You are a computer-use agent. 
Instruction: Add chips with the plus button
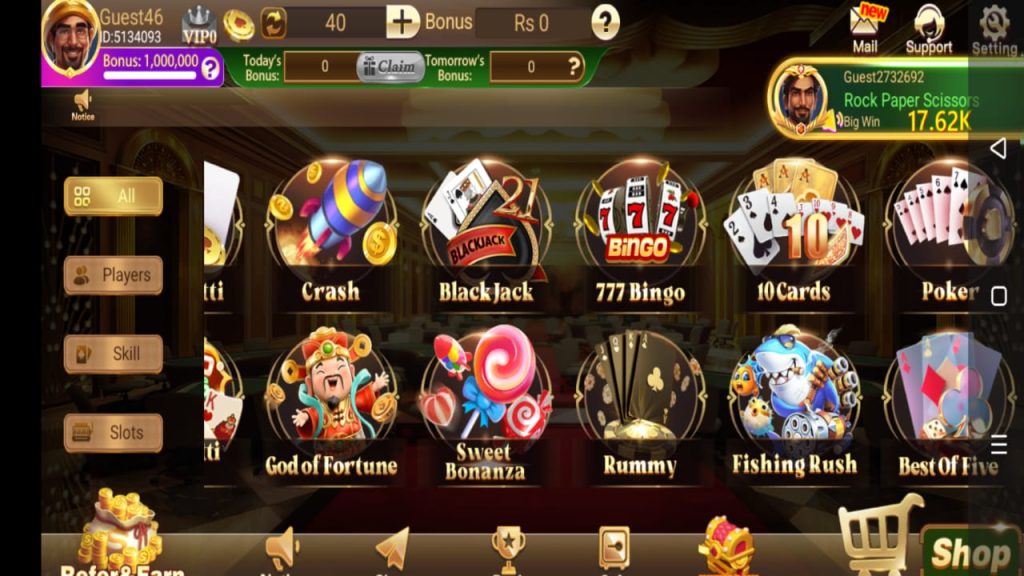[403, 22]
